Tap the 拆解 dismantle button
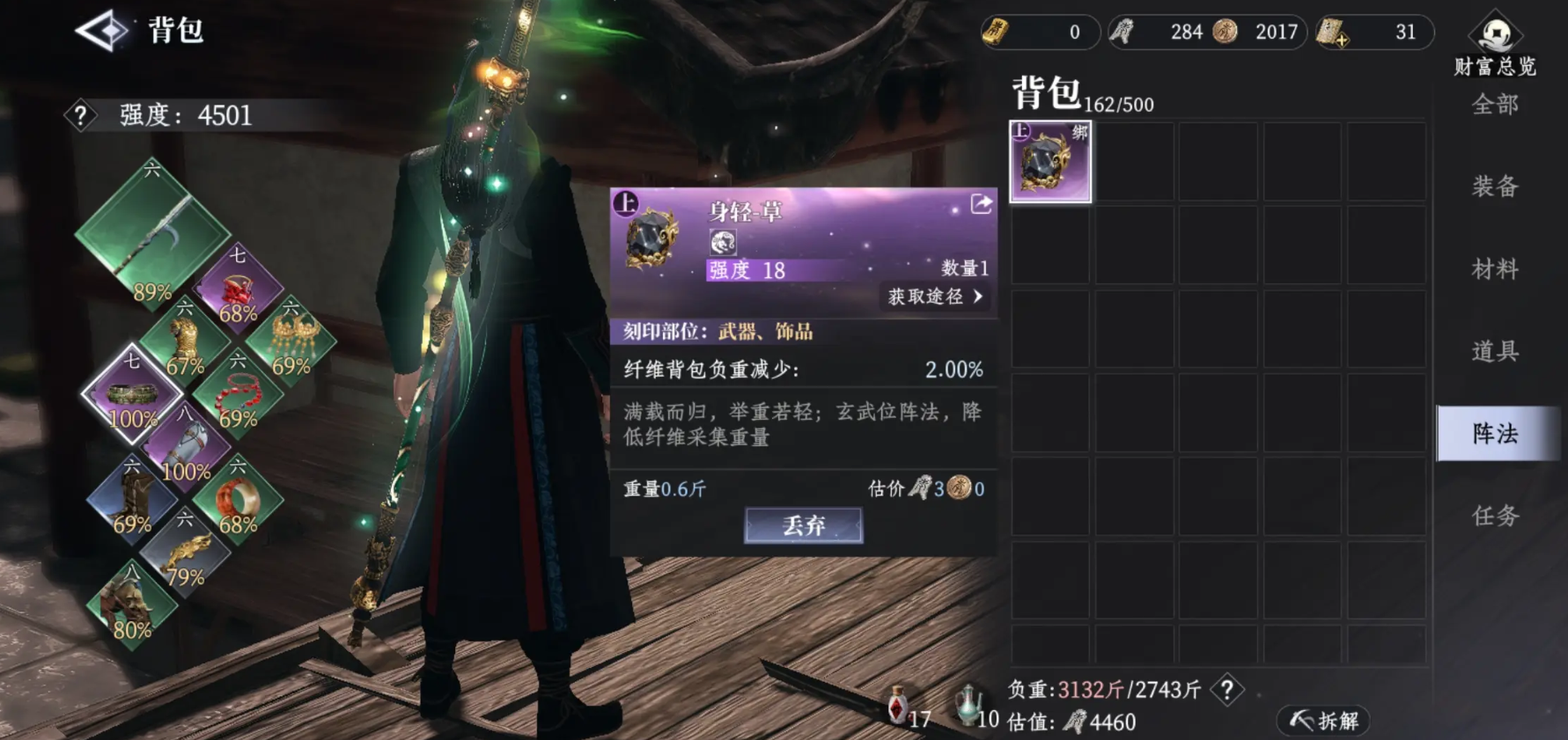1568x740 pixels. click(x=1324, y=722)
